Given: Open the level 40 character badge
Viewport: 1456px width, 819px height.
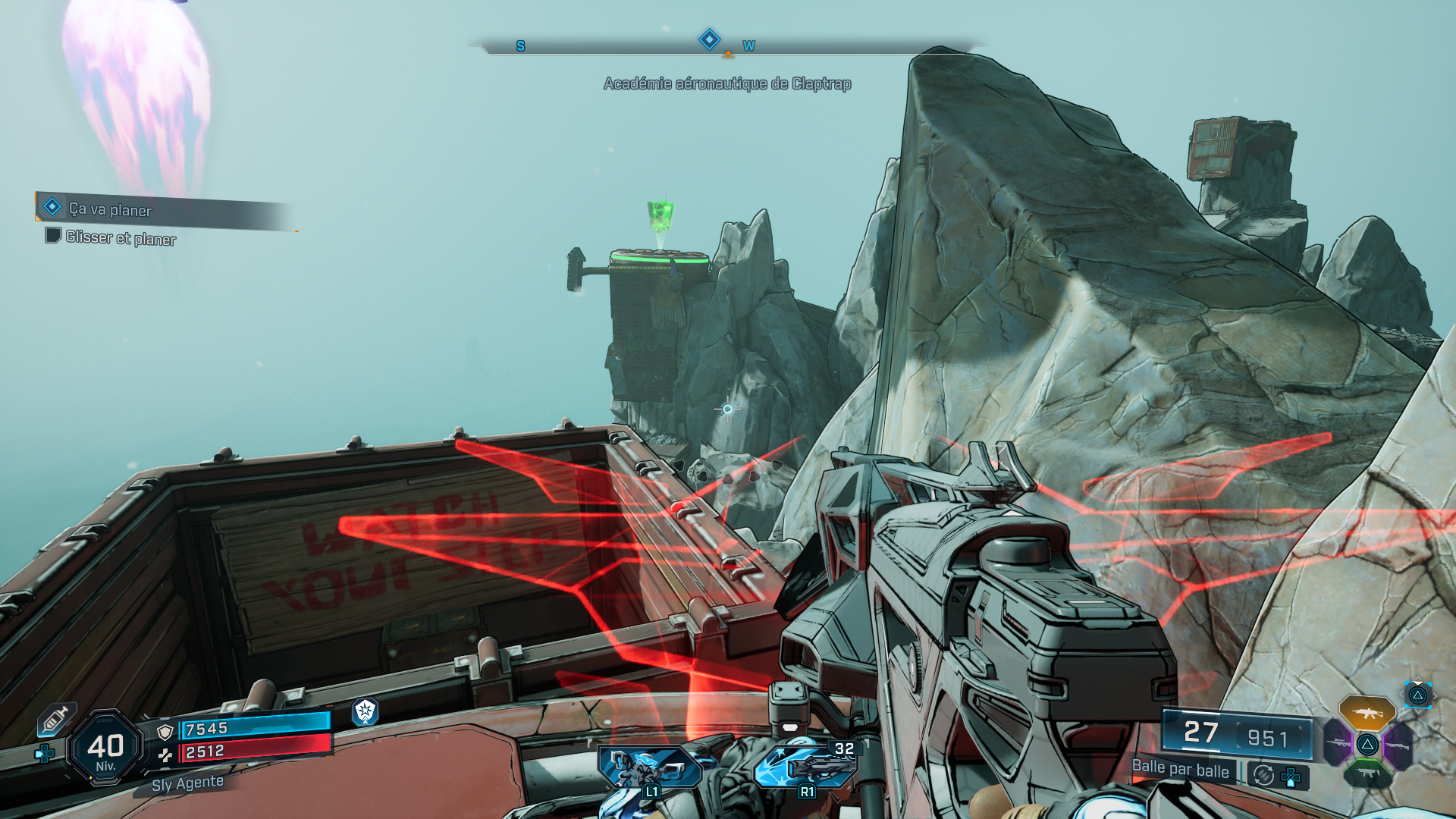Looking at the screenshot, I should pos(105,748).
